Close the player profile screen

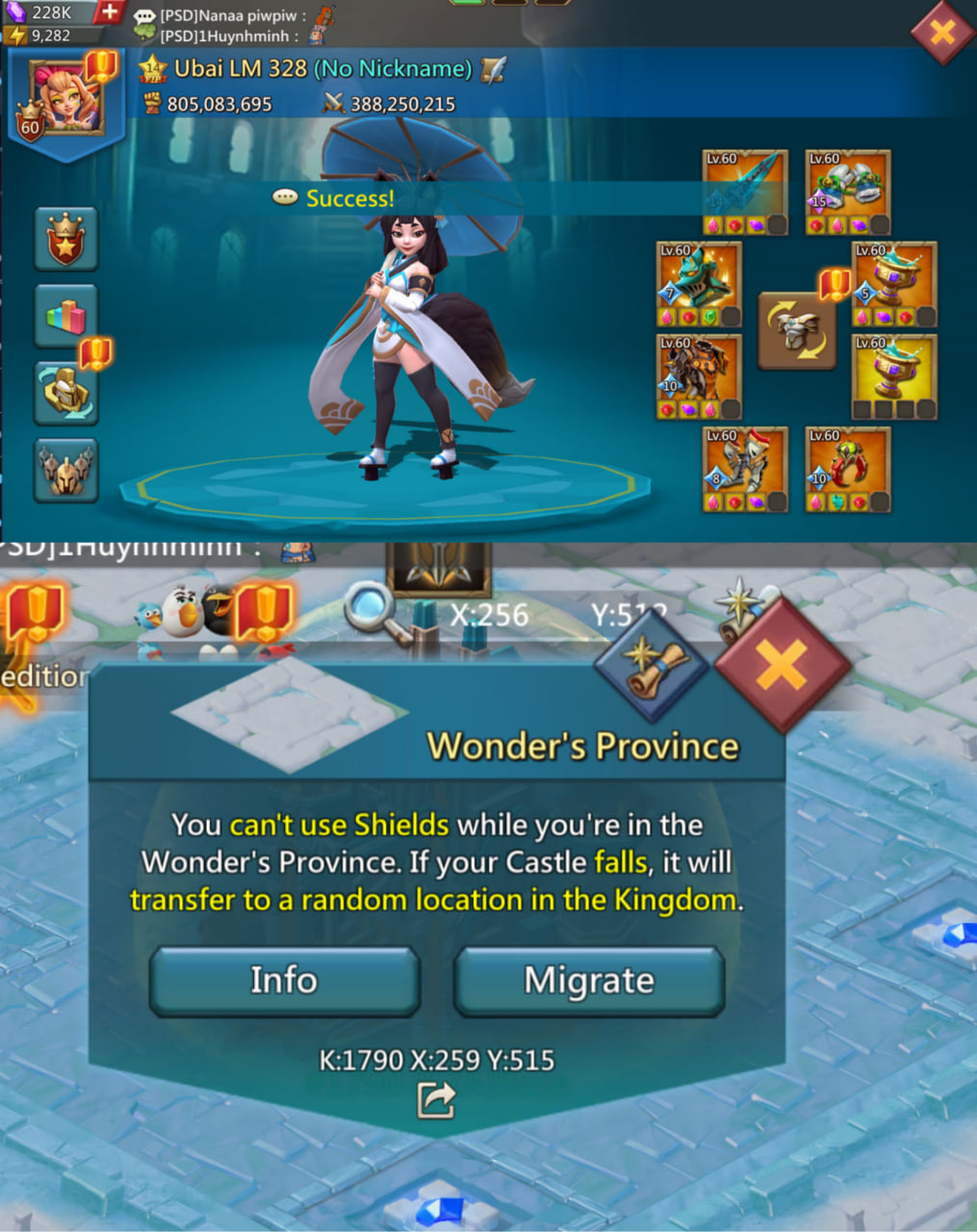pos(941,32)
